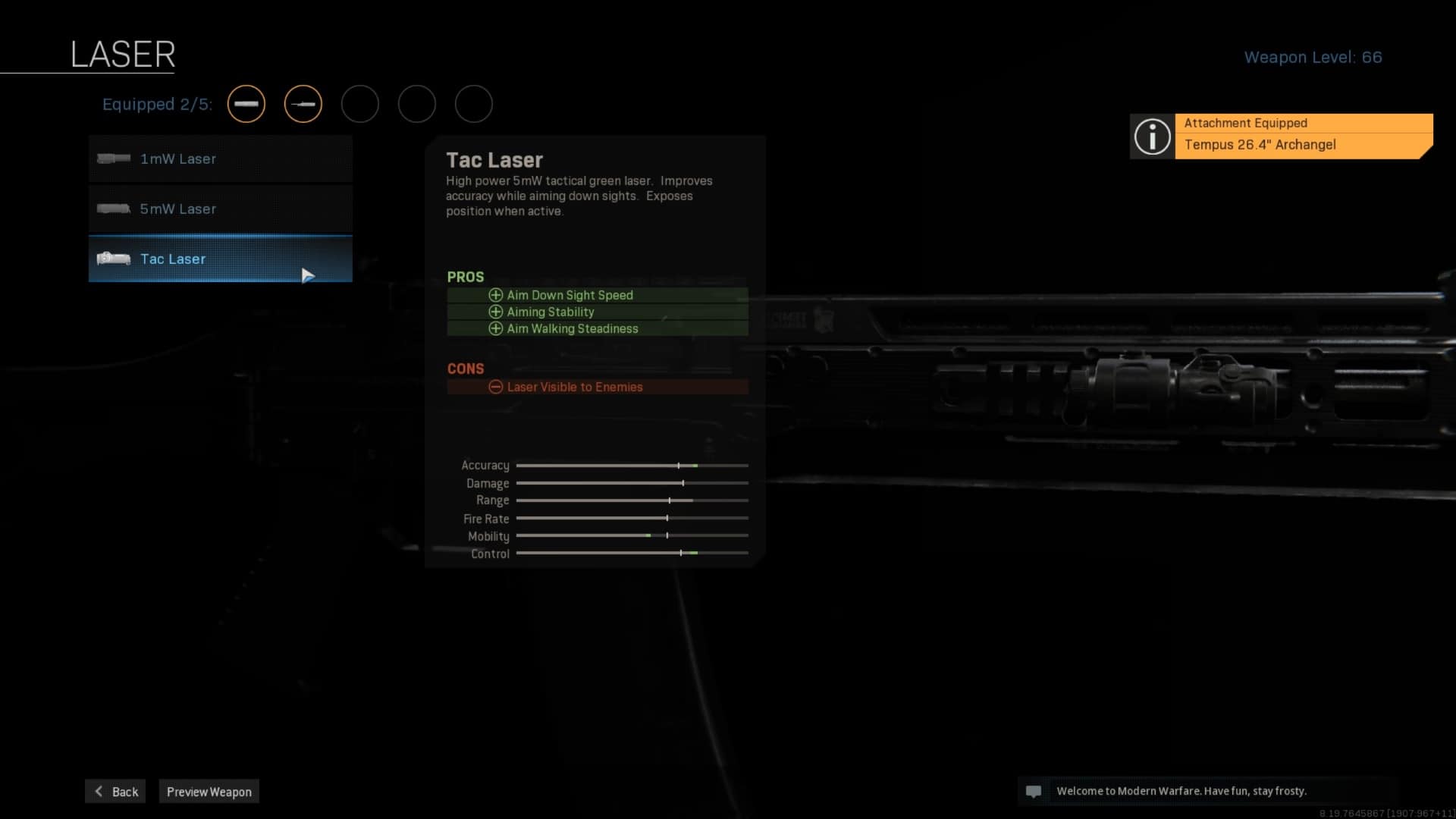Click the Preview Weapon button
1456x819 pixels.
209,792
